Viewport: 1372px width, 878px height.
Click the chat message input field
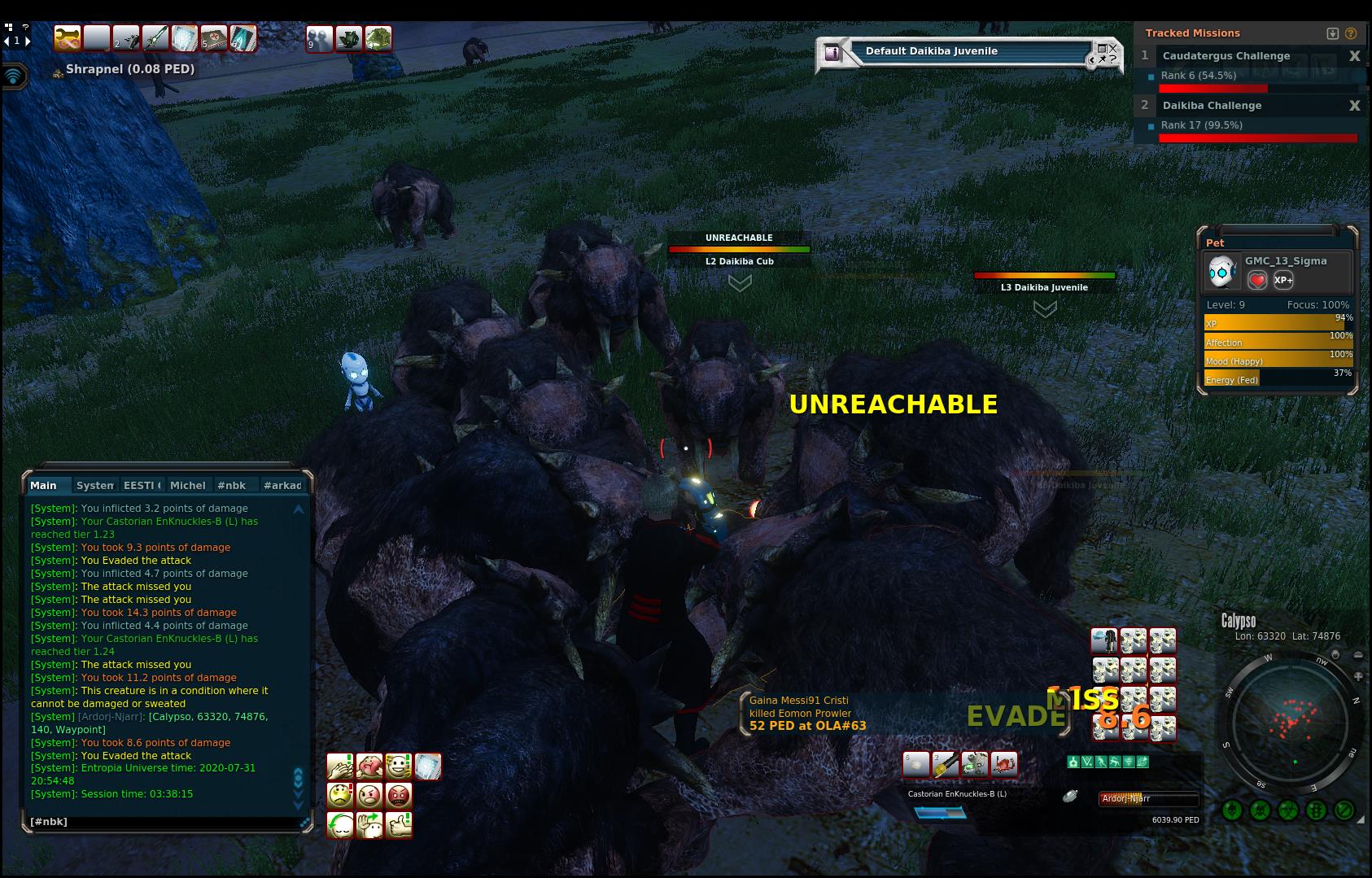[x=163, y=822]
